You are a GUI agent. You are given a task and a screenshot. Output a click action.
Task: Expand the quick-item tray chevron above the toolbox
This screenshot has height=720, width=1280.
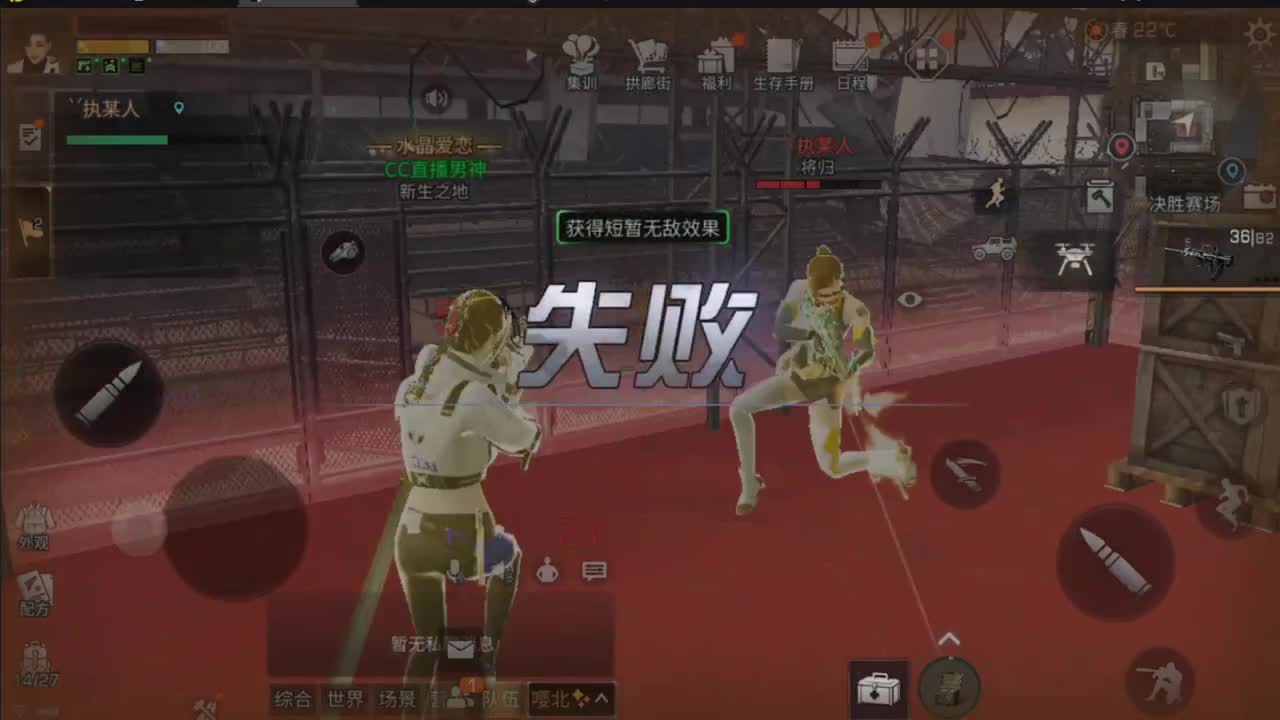tap(949, 638)
